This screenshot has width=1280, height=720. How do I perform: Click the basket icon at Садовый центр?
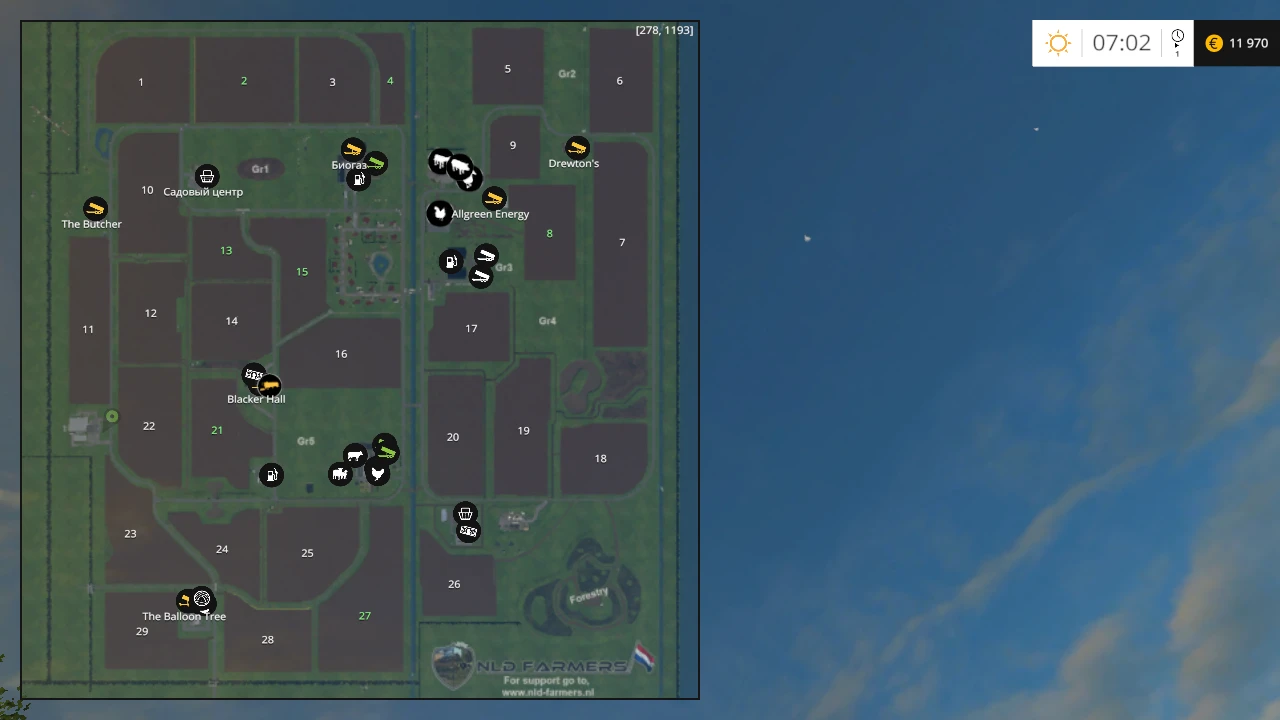207,176
